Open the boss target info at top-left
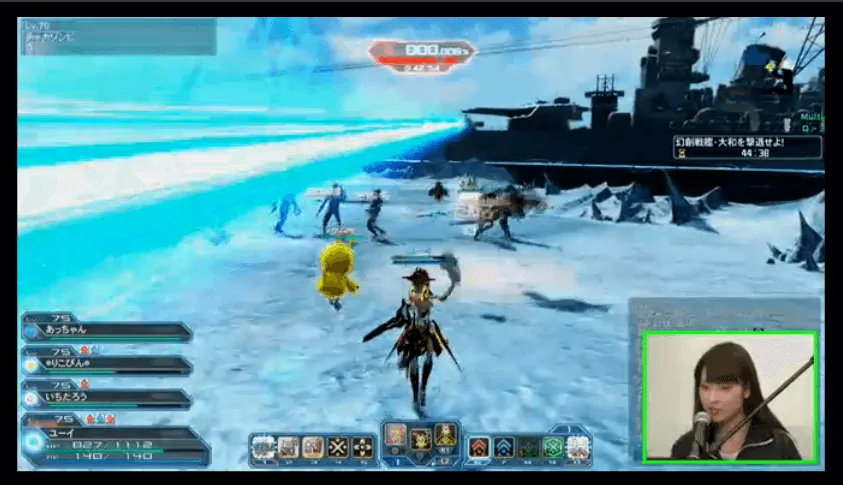 pos(116,37)
